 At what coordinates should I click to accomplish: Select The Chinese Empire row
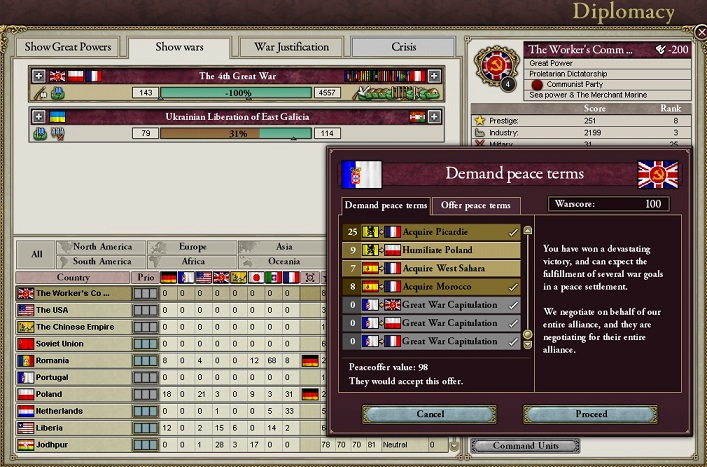pyautogui.click(x=77, y=327)
